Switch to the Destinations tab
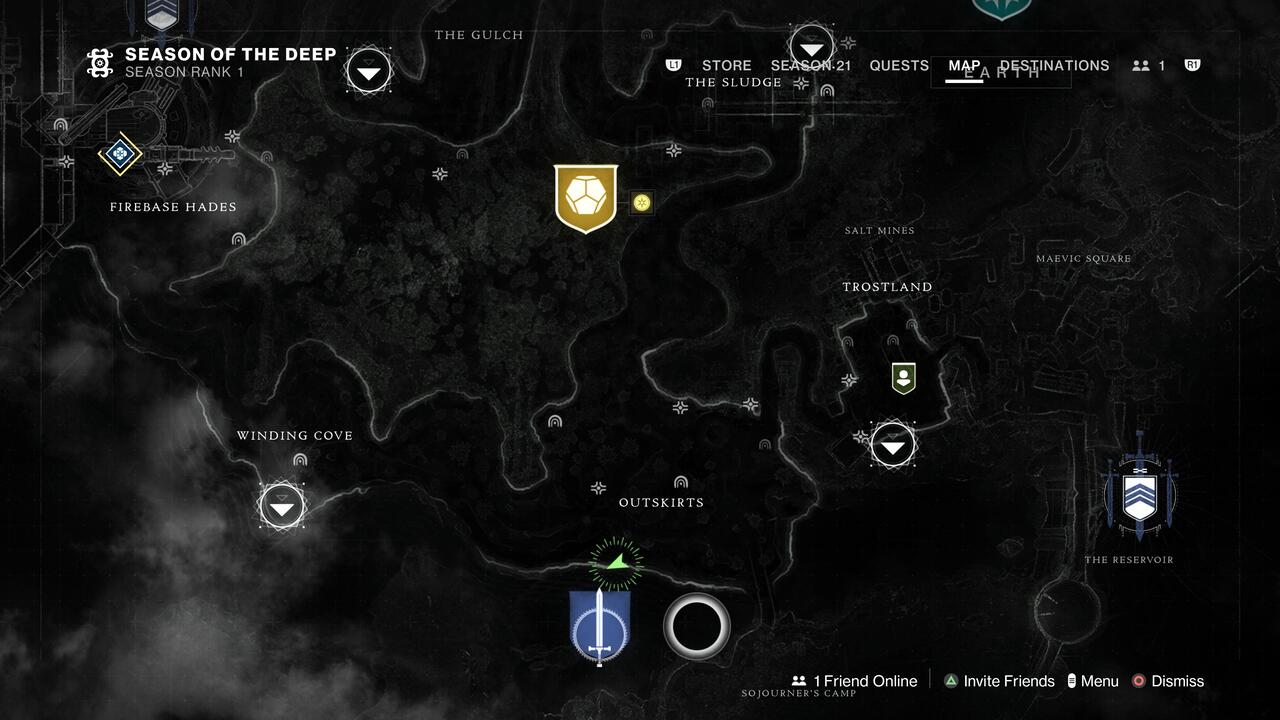Screen dimensions: 1280x720 point(1054,66)
